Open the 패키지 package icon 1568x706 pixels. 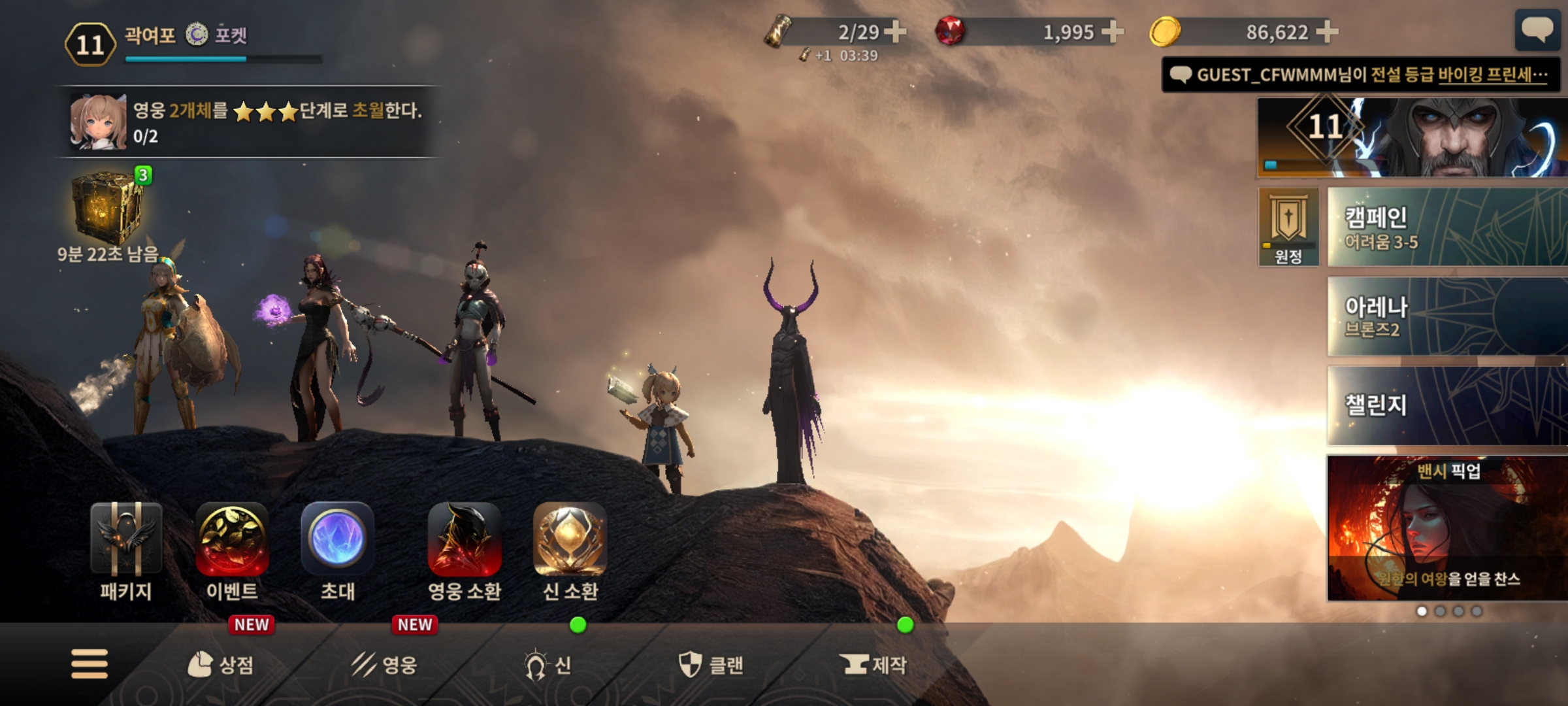[126, 550]
